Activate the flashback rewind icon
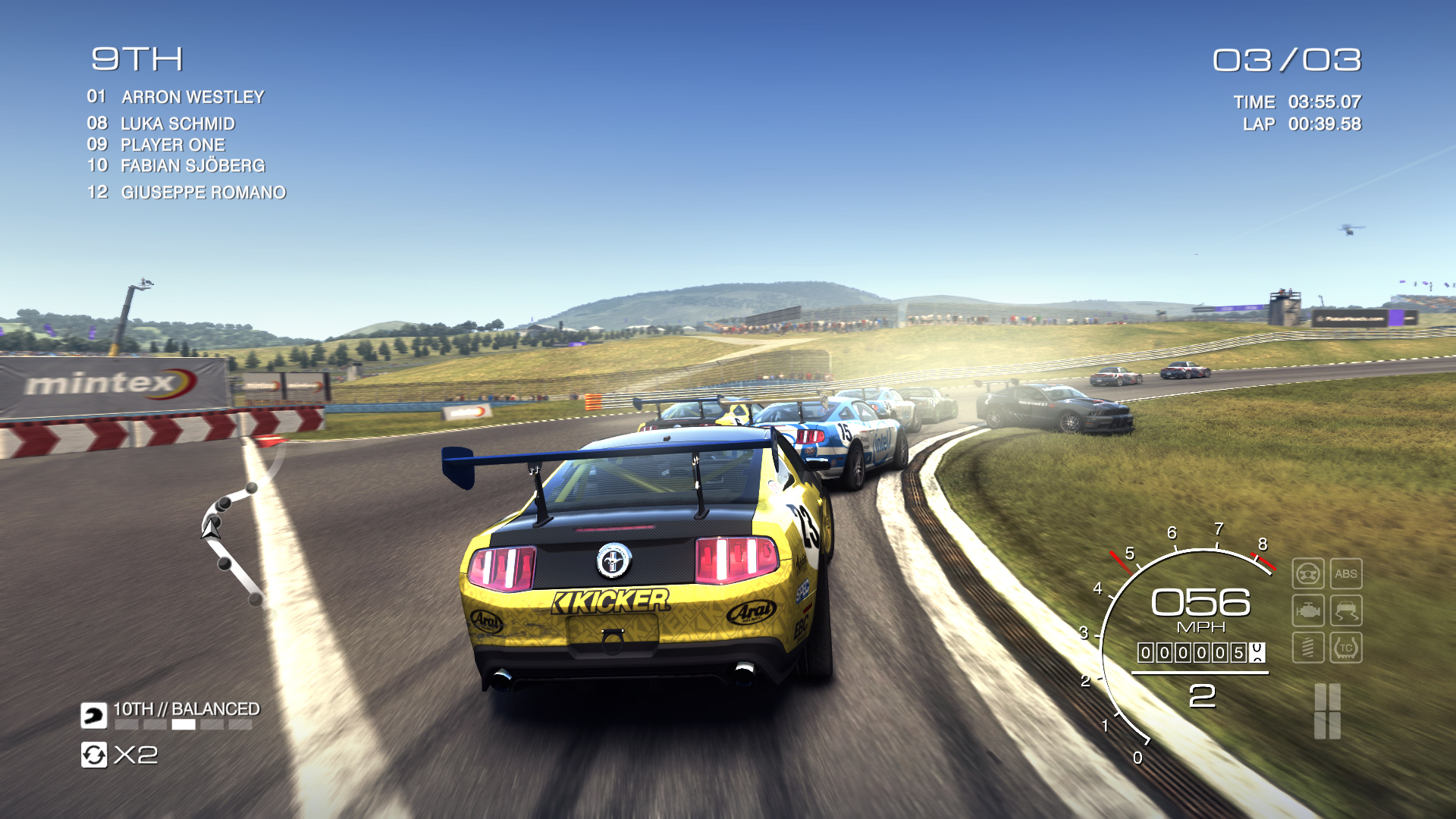1456x819 pixels. pos(94,755)
